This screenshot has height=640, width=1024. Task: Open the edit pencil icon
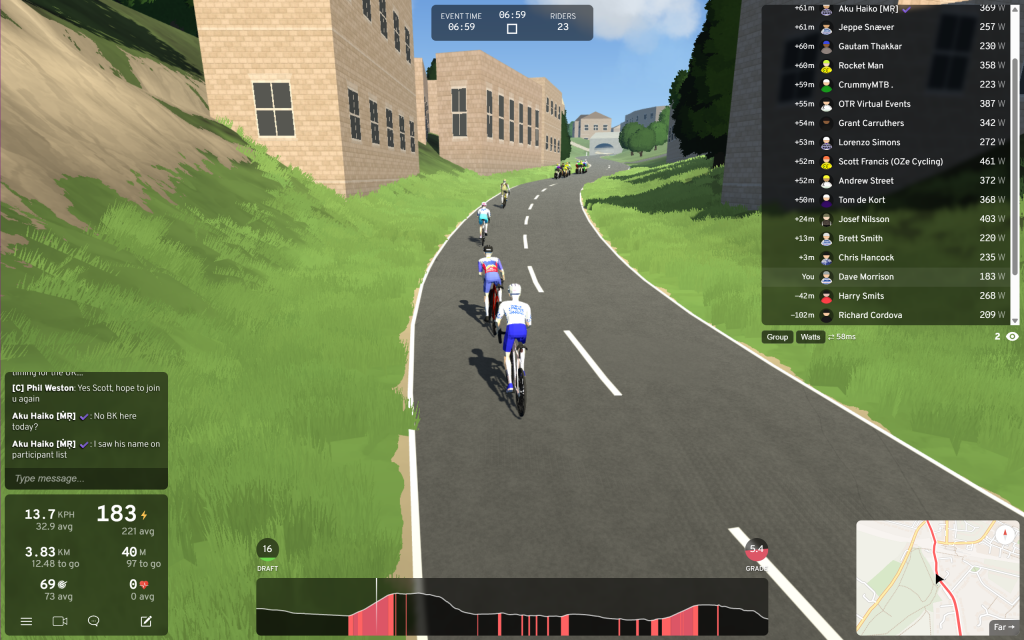pos(146,621)
